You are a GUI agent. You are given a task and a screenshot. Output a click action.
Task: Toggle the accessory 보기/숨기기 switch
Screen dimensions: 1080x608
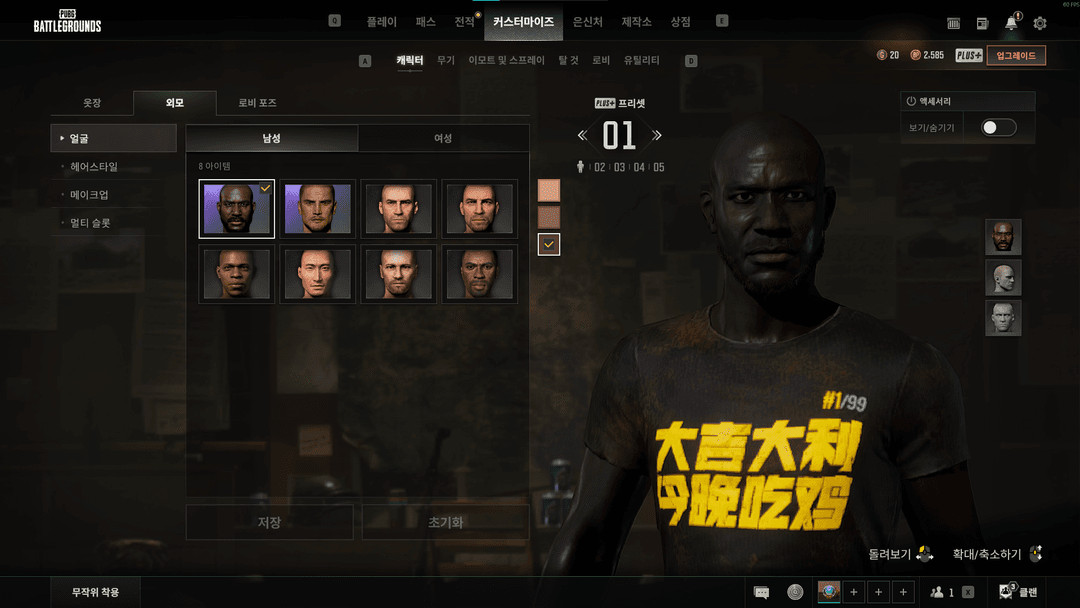pyautogui.click(x=998, y=127)
